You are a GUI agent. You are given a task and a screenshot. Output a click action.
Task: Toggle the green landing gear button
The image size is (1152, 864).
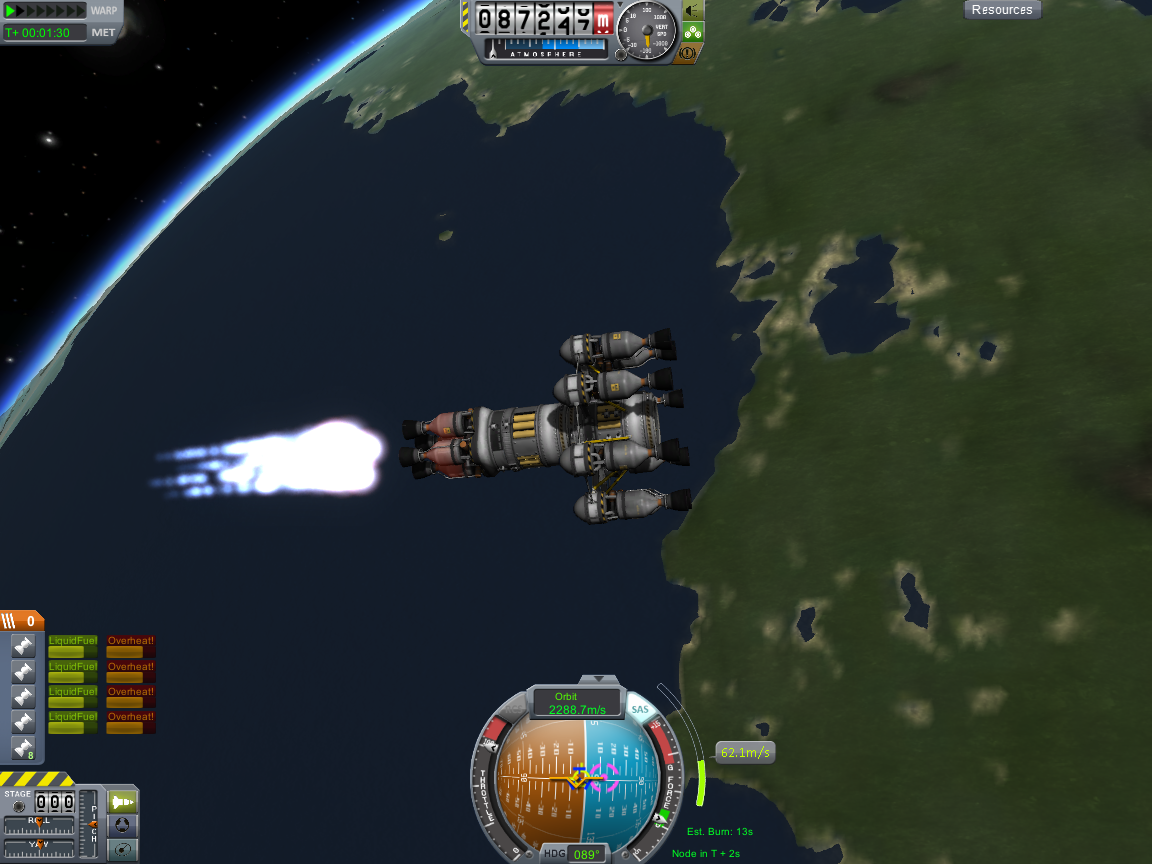[x=692, y=31]
